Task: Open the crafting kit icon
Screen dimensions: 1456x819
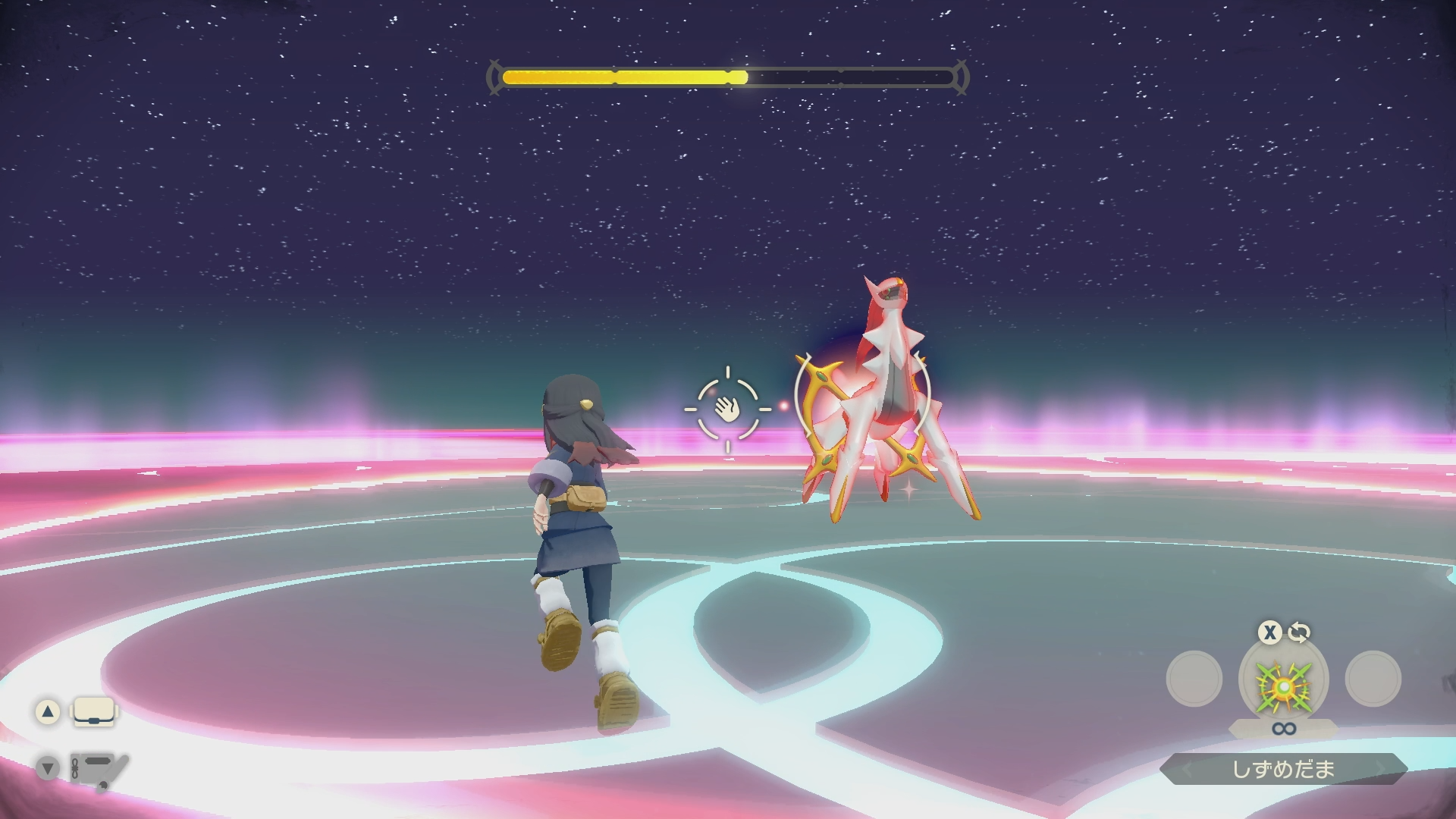Action: coord(99,770)
